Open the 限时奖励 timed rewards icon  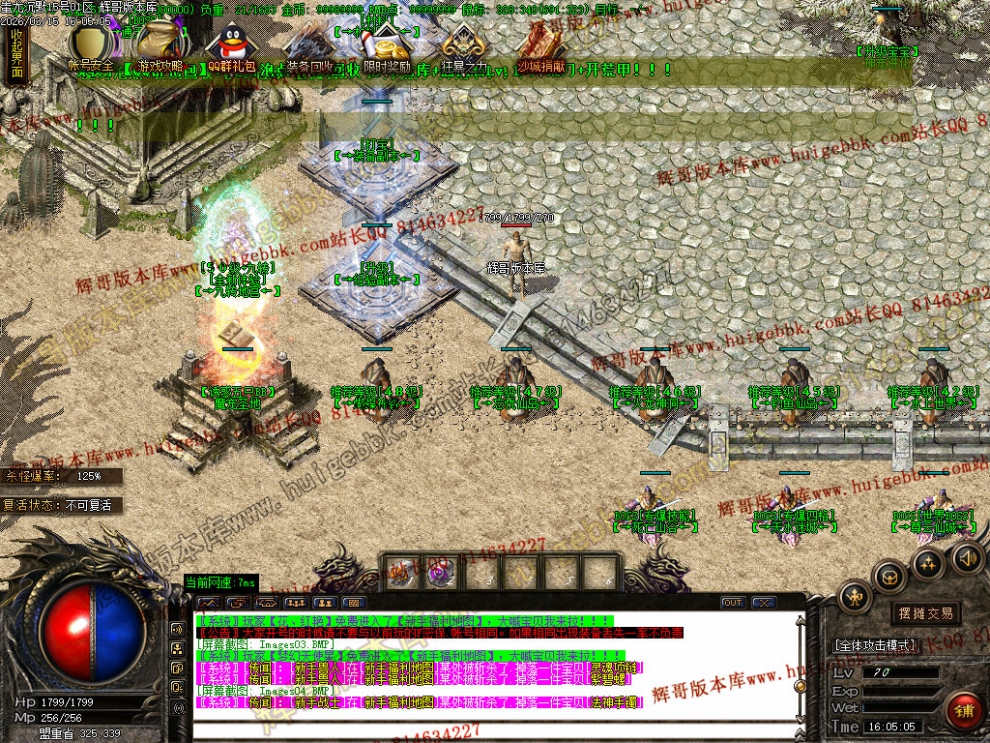pyautogui.click(x=386, y=47)
